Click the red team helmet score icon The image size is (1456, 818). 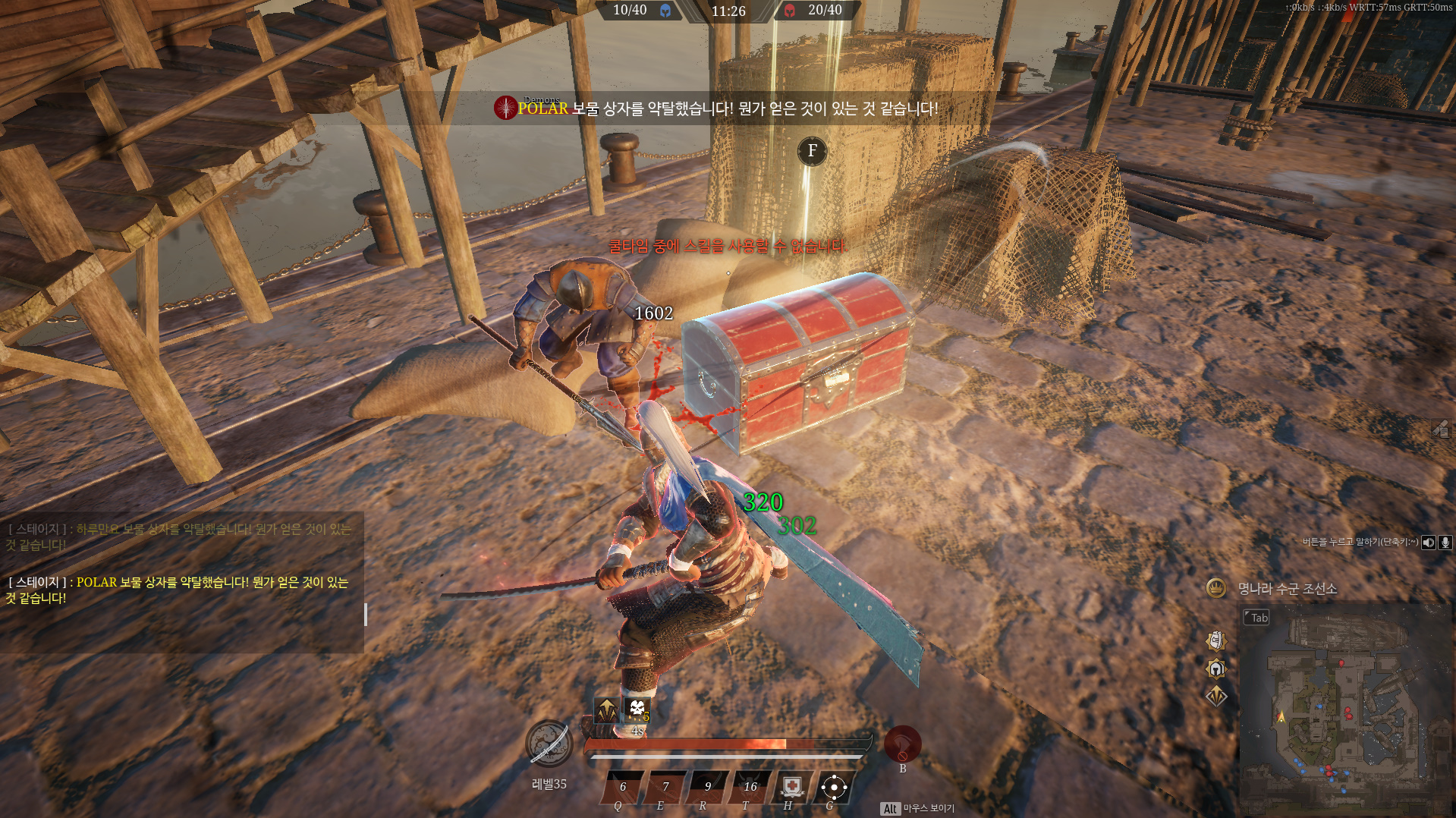pos(790,11)
